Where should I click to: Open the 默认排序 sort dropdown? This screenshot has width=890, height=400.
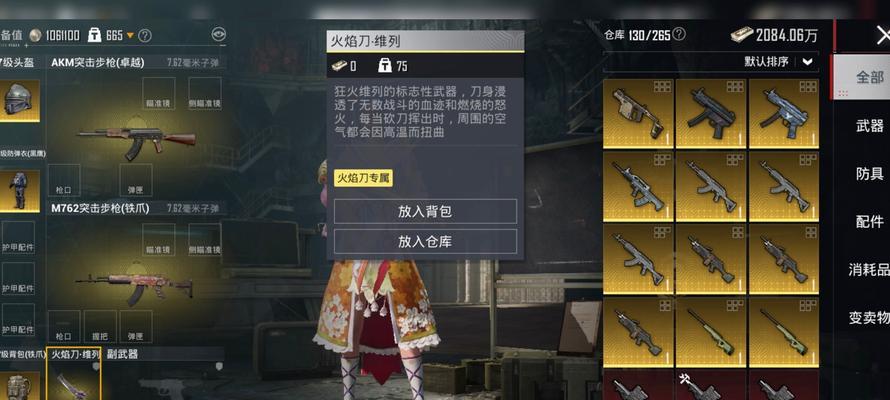(x=780, y=61)
